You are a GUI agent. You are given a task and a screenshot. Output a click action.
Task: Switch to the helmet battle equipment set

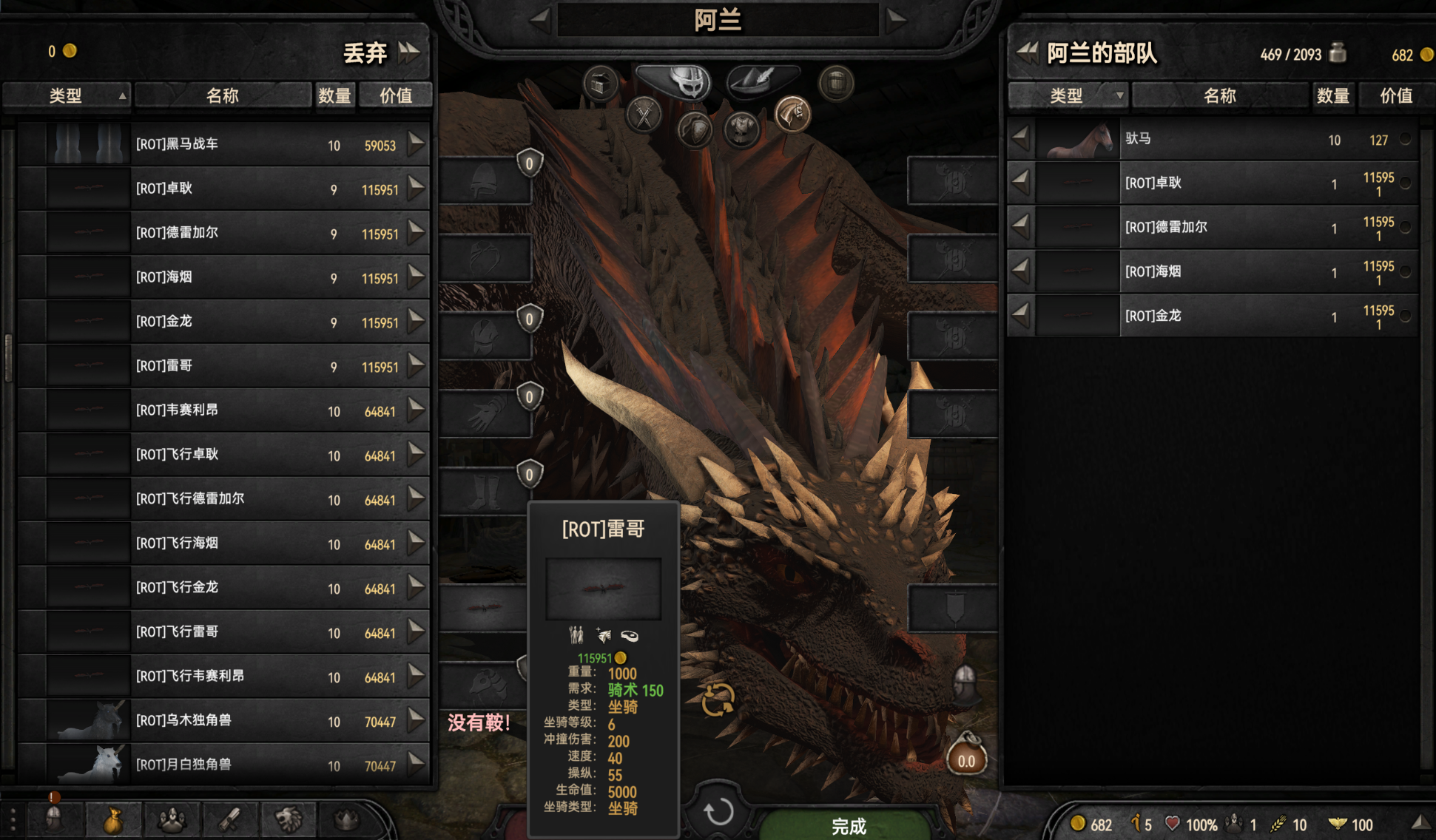click(674, 81)
